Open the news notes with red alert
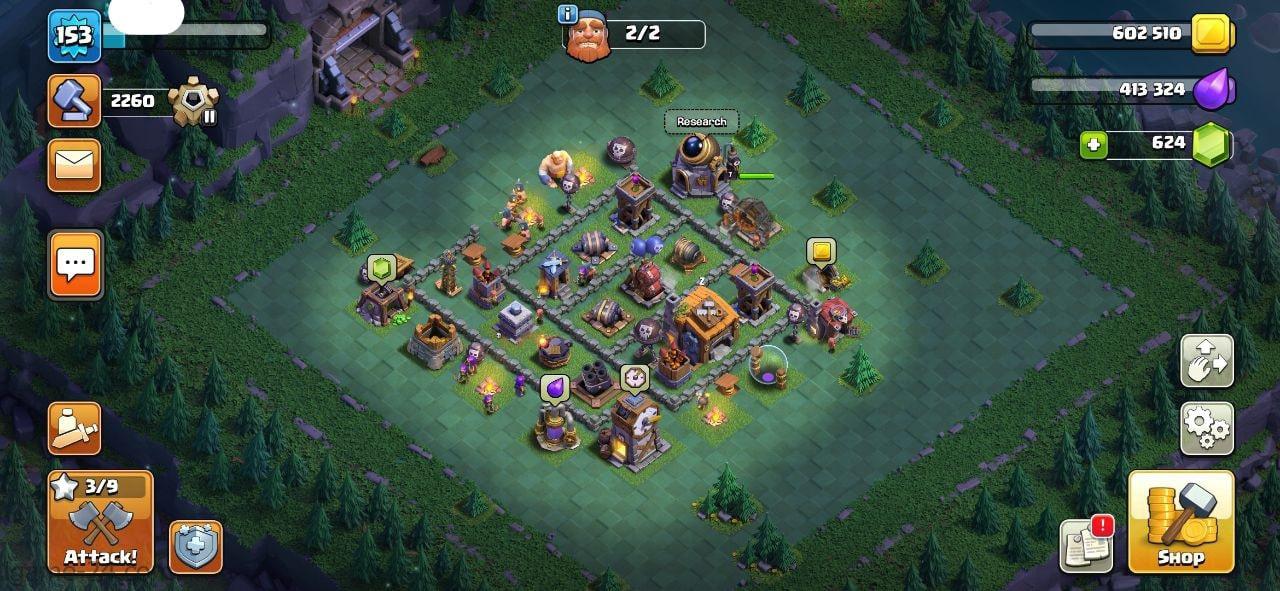The height and width of the screenshot is (591, 1280). [x=1087, y=545]
